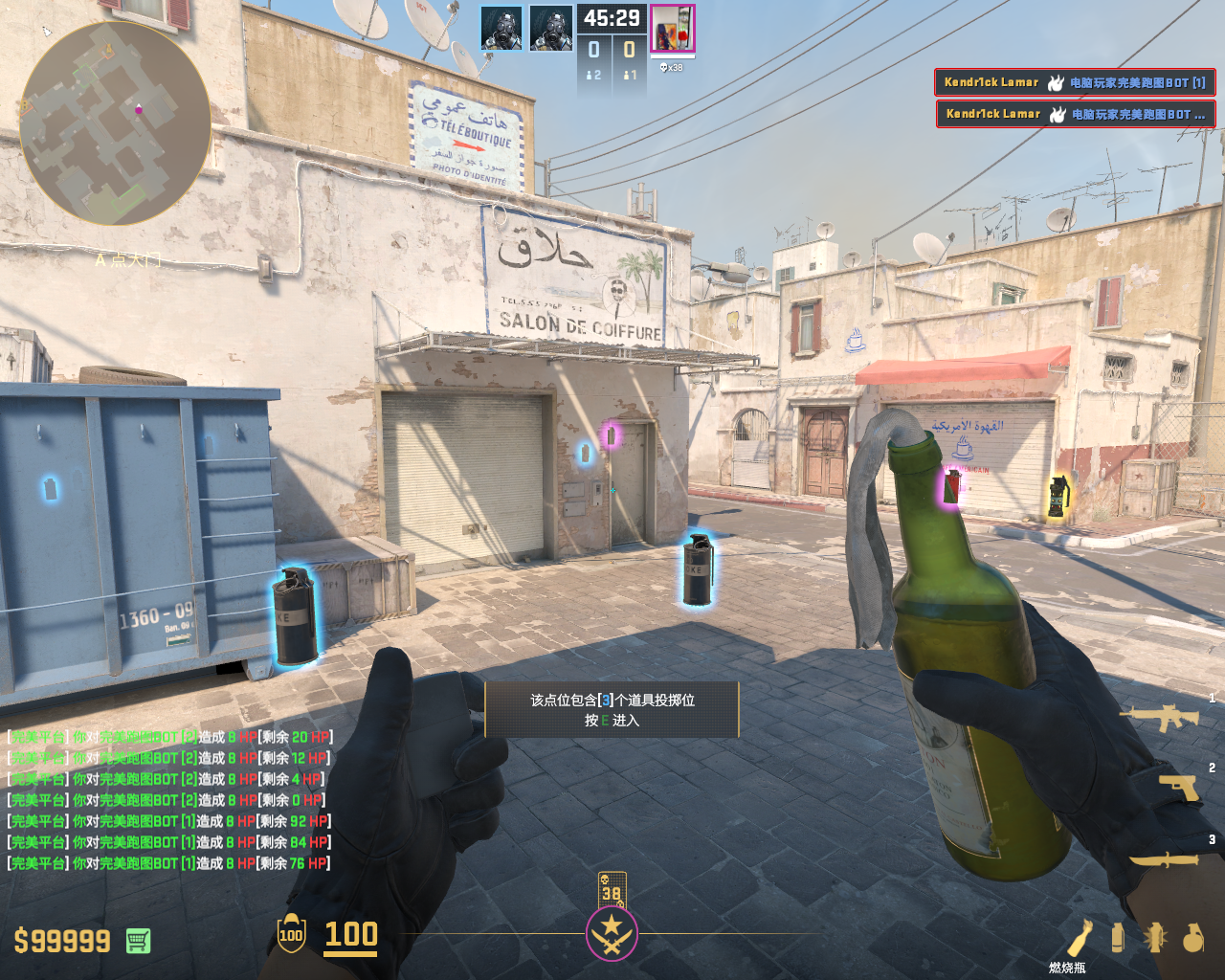Choose the knife in slot 3

1164,859
